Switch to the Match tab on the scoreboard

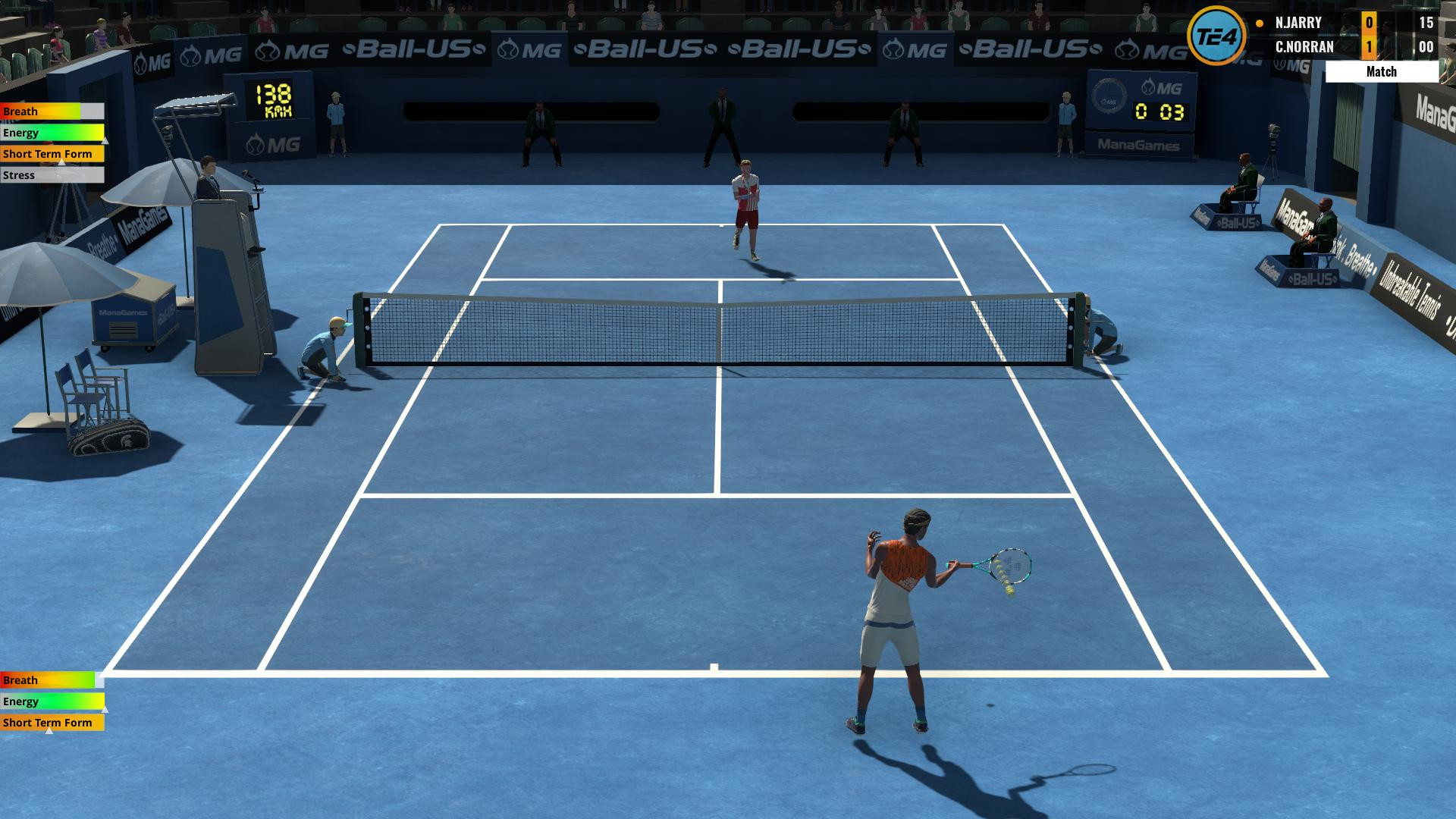[x=1383, y=71]
